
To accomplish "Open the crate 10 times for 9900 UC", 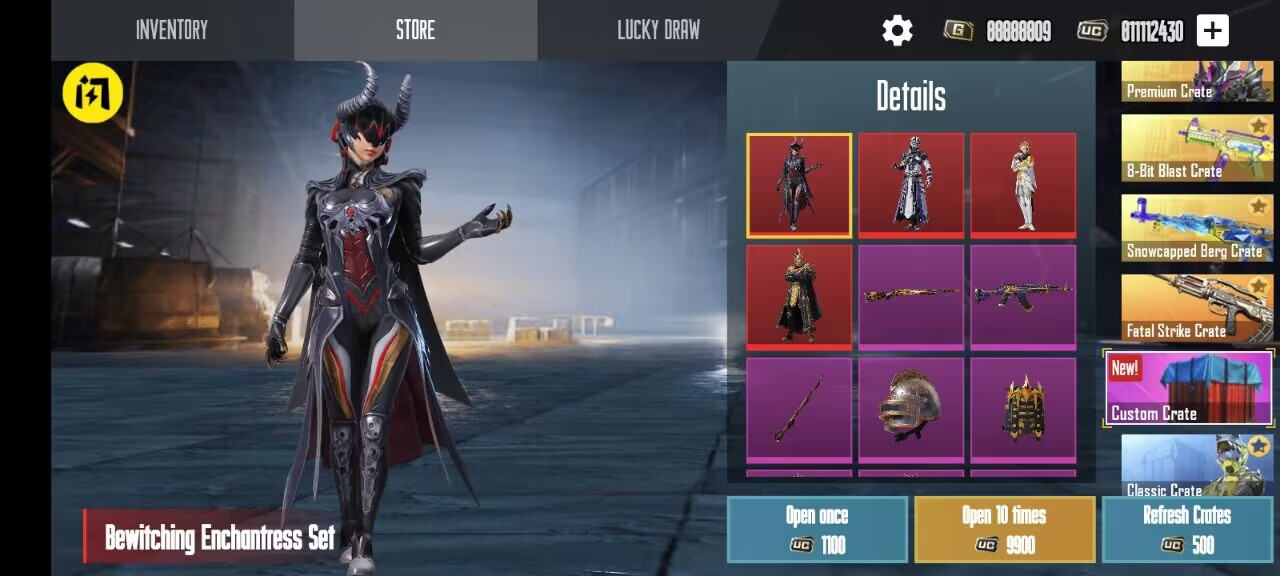I will tap(1004, 529).
